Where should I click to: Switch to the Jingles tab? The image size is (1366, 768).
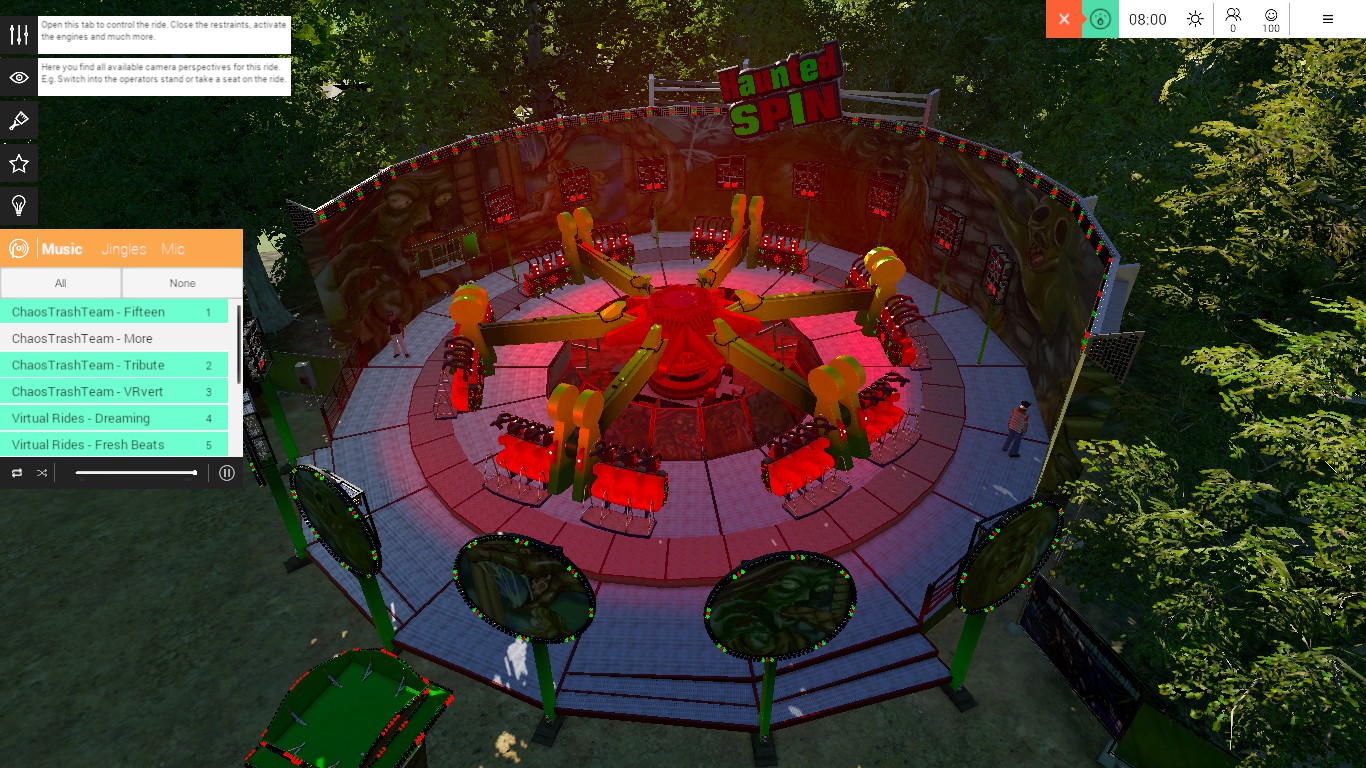tap(122, 249)
